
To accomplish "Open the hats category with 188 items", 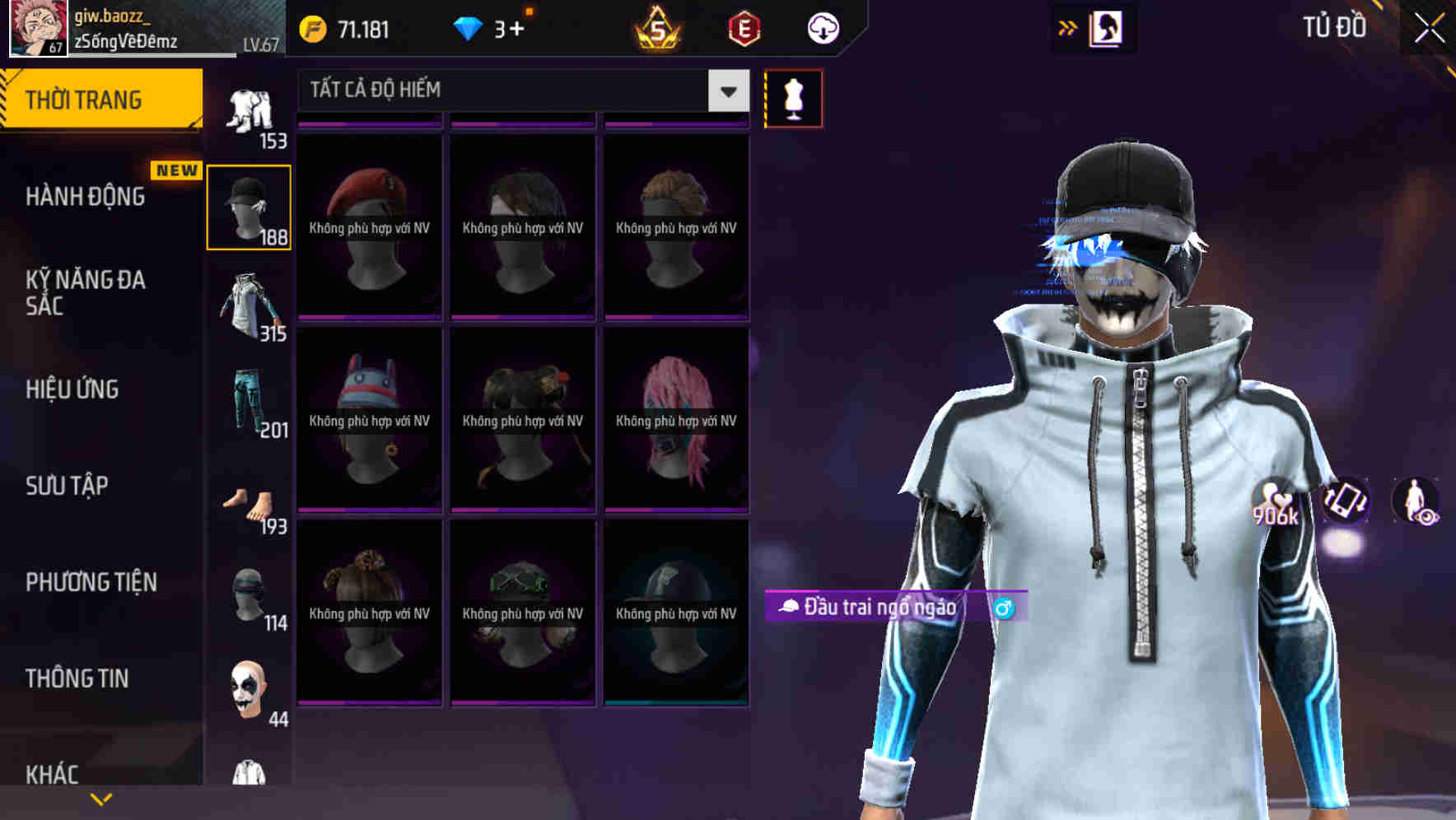I will 250,206.
